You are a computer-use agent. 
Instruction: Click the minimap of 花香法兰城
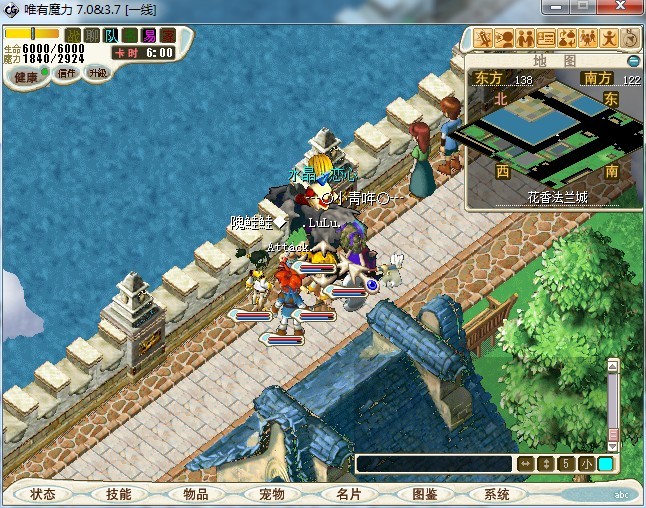click(x=553, y=135)
